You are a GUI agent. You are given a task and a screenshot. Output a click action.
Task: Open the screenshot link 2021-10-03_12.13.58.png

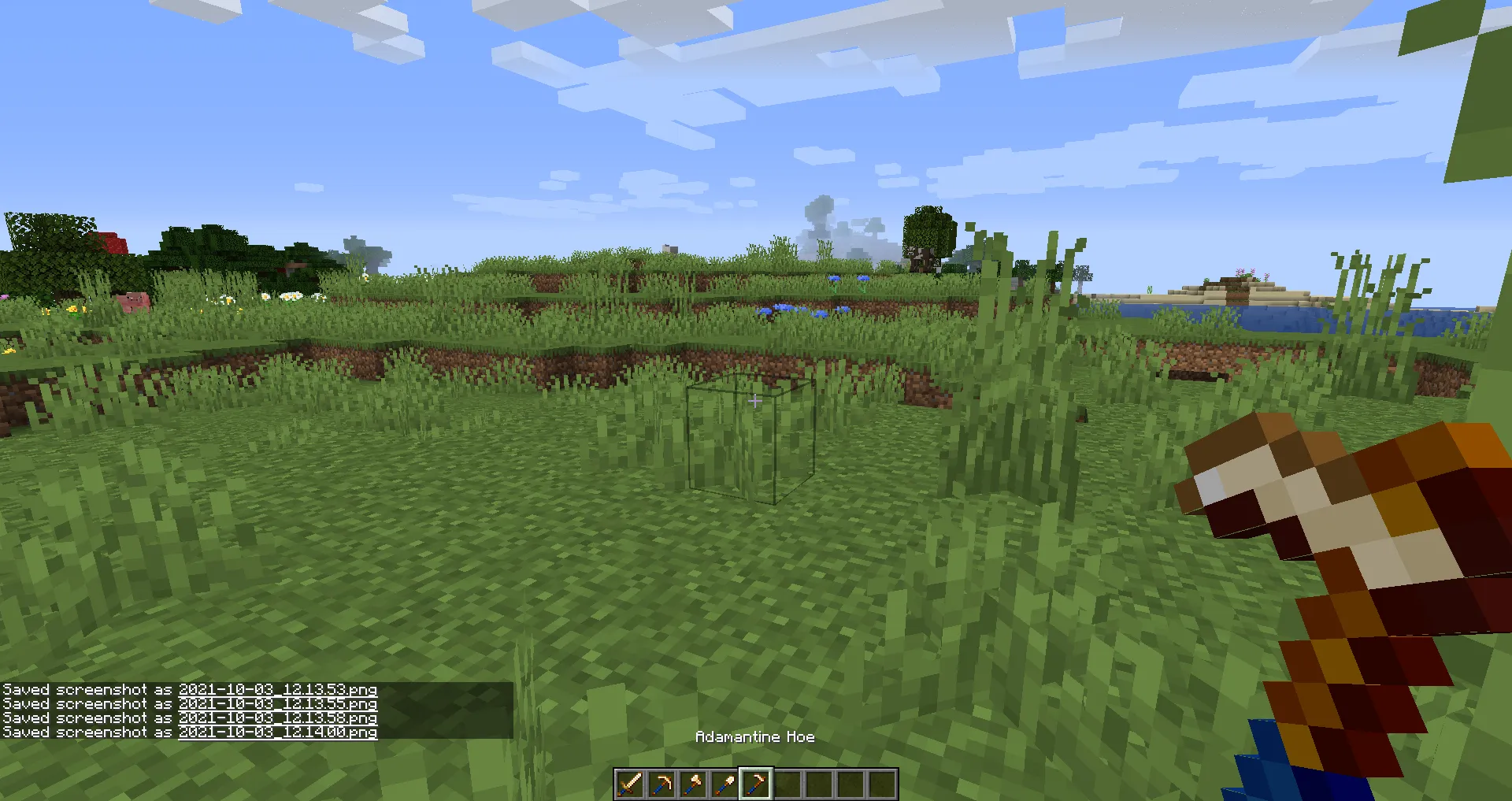coord(277,718)
